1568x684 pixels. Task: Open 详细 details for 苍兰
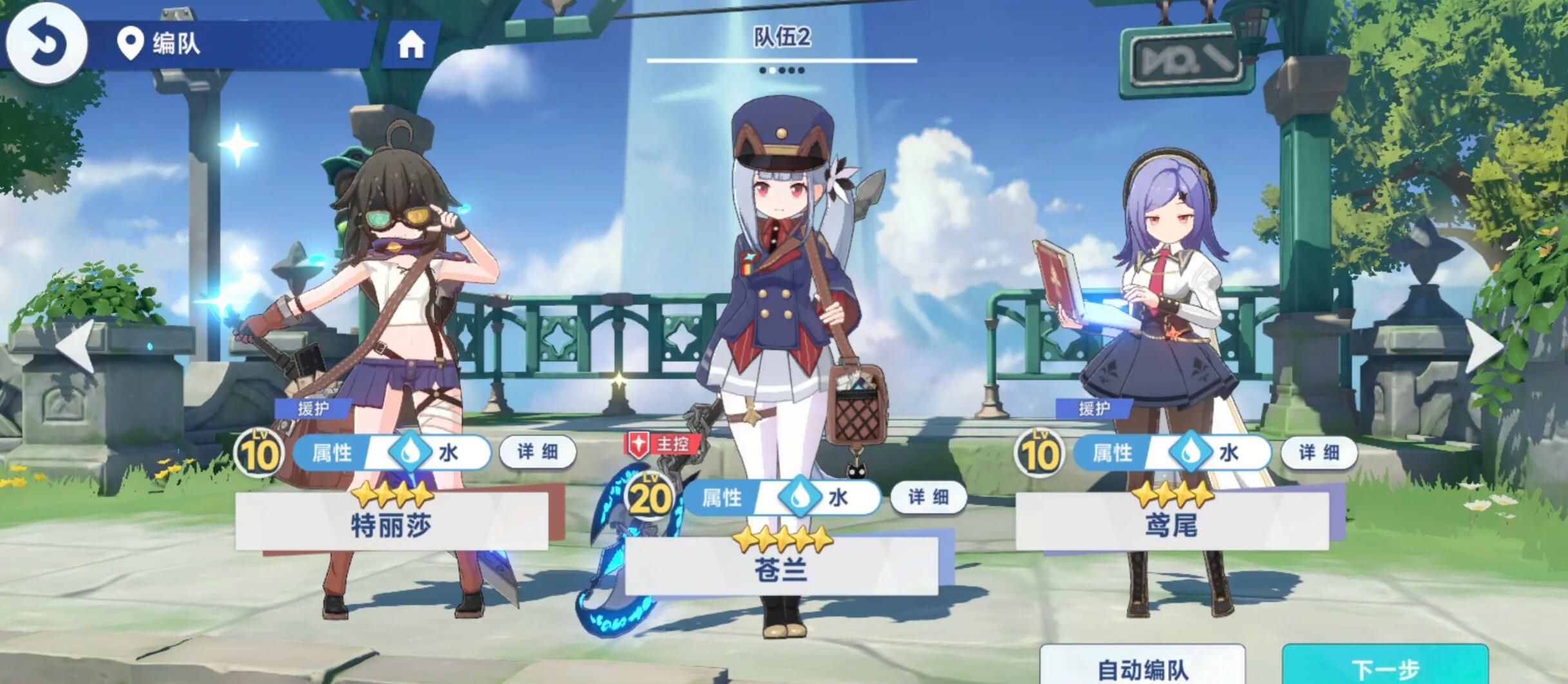(928, 497)
